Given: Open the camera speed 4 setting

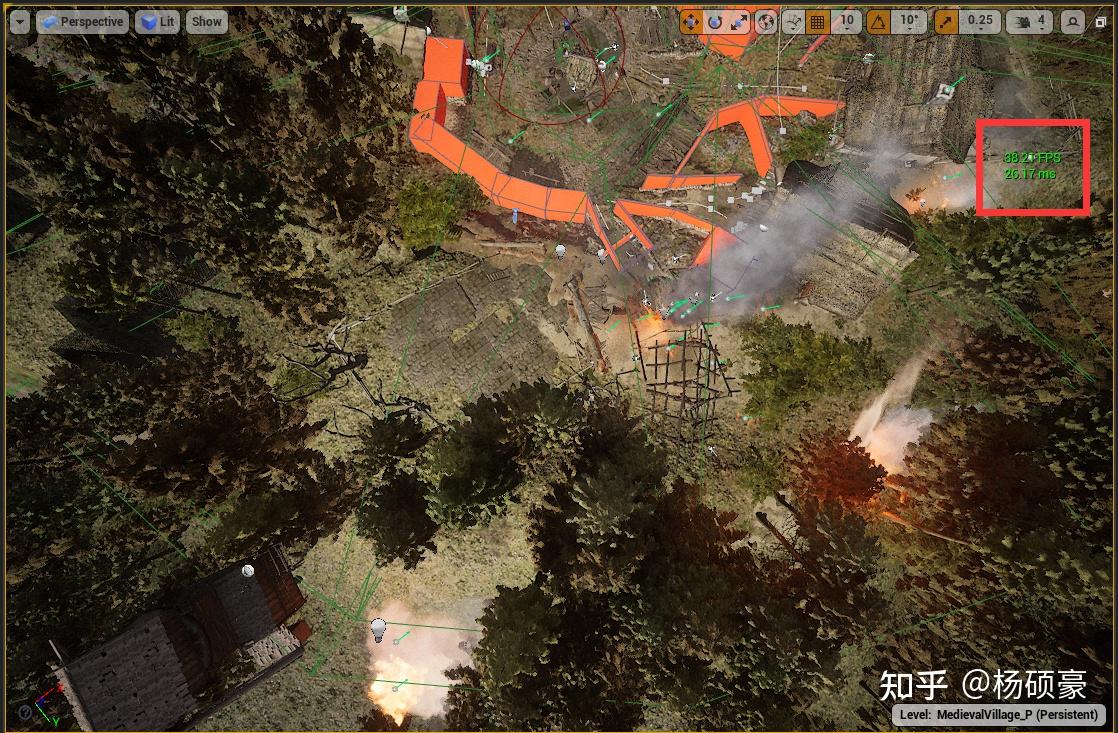Looking at the screenshot, I should 1029,22.
